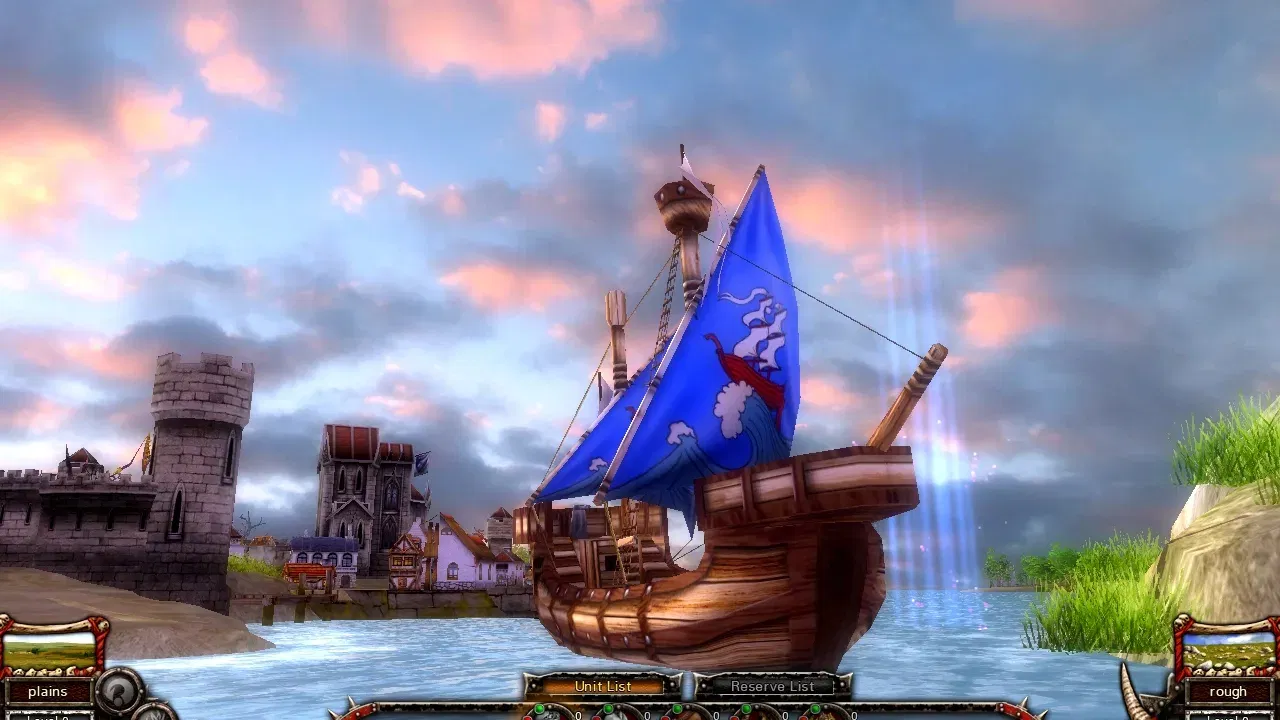Click the round dial button beside plains
Viewport: 1280px width, 720px height.
121,691
